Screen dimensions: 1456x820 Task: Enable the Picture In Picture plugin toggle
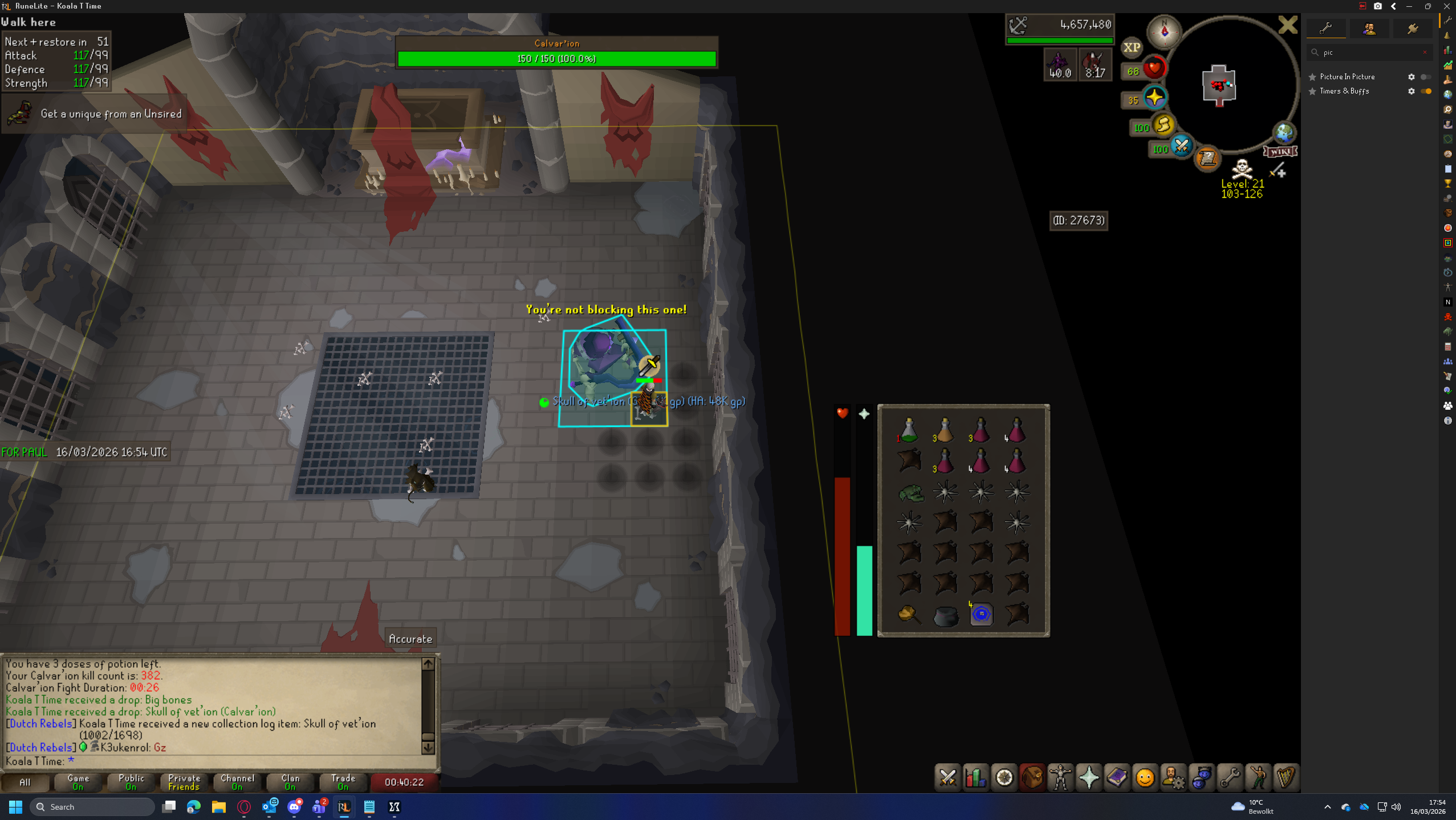point(1425,77)
